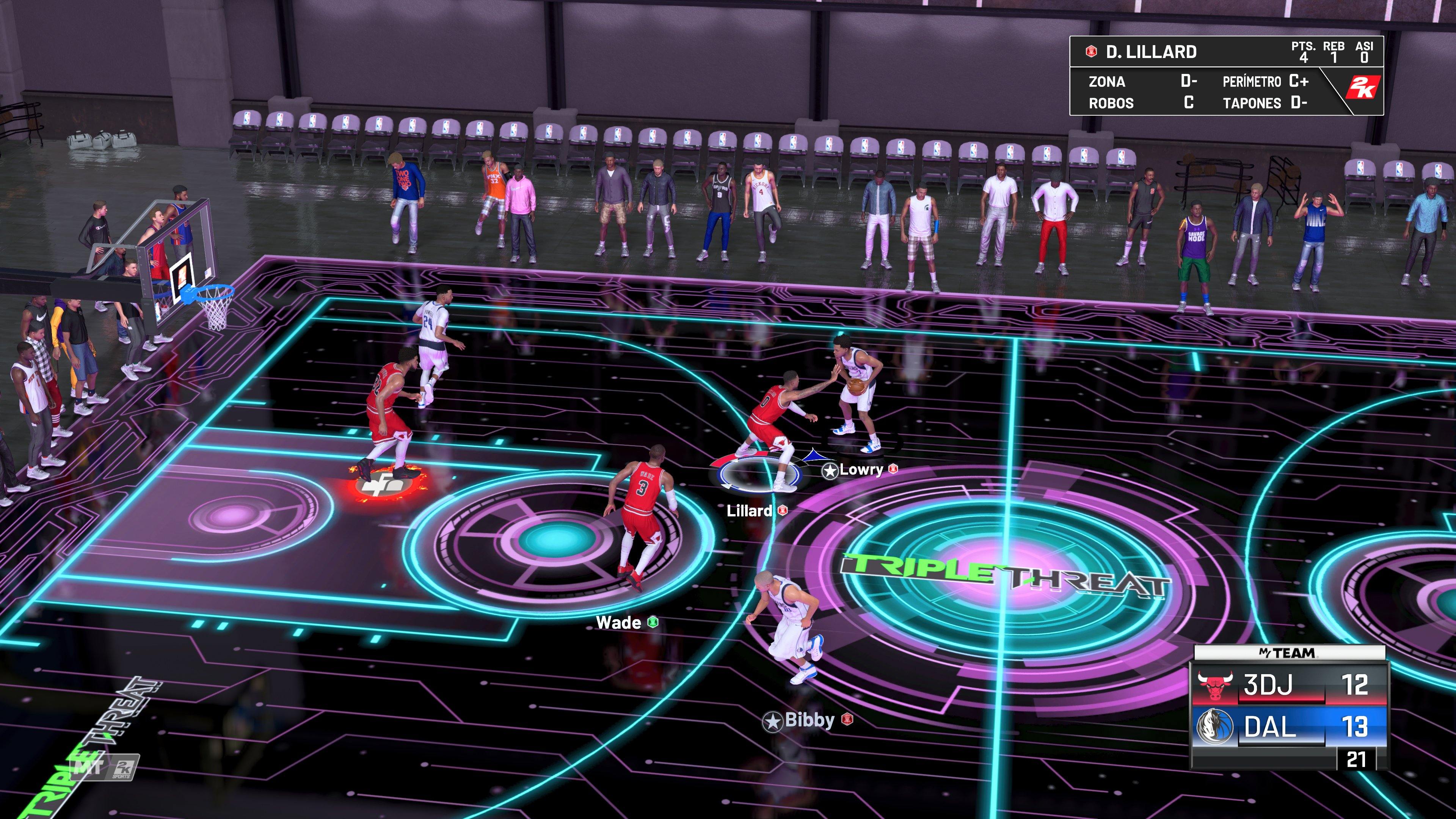Click the ruby gem in the D. Lillard header
The image size is (1456, 819).
coord(1092,52)
